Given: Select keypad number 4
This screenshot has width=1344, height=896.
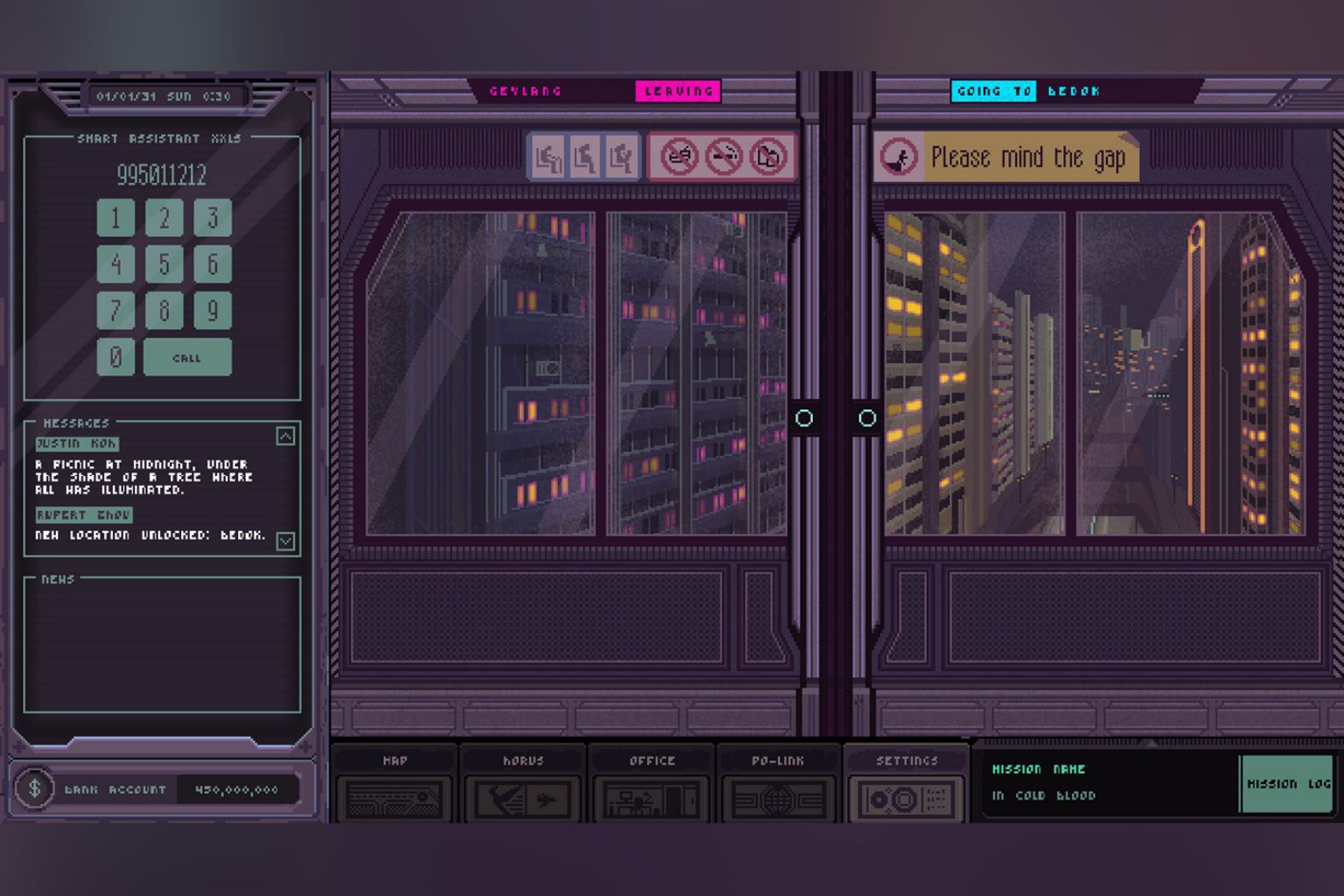Looking at the screenshot, I should tap(115, 264).
